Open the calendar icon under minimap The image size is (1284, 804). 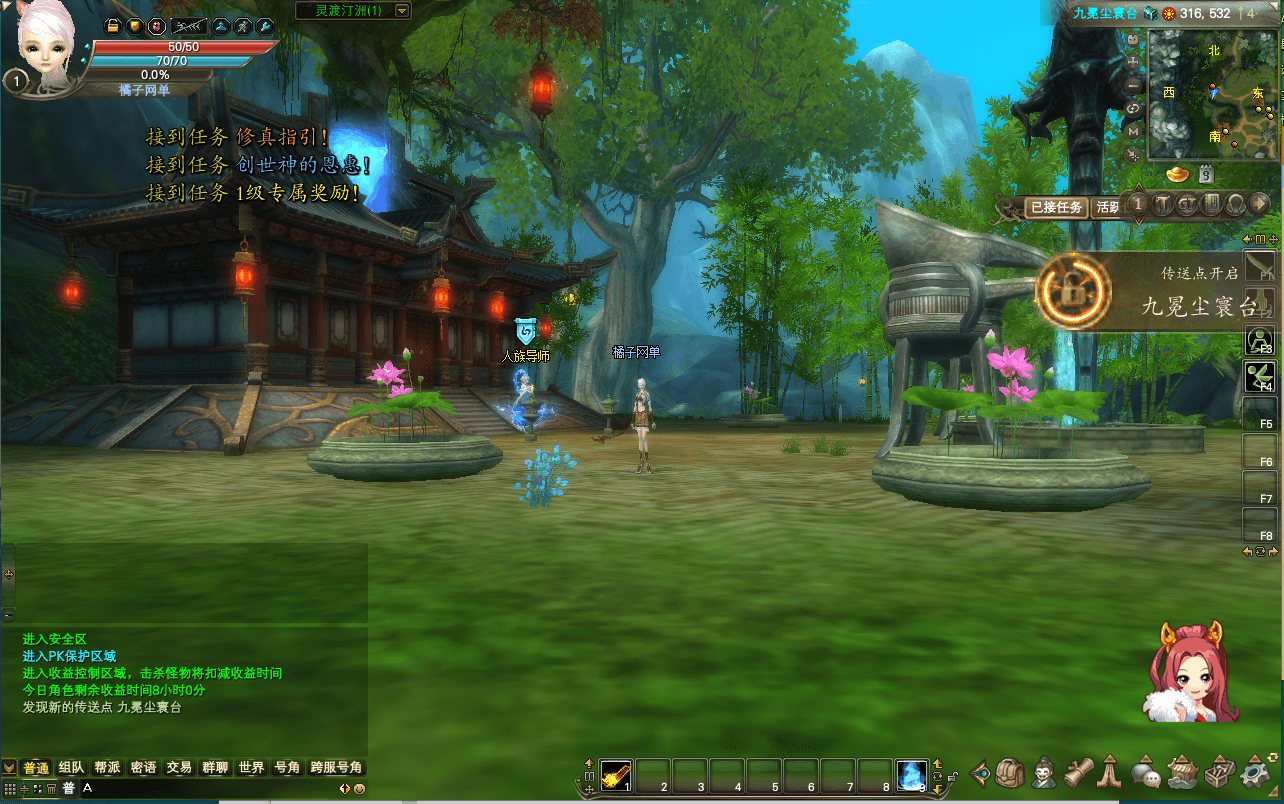point(1206,174)
